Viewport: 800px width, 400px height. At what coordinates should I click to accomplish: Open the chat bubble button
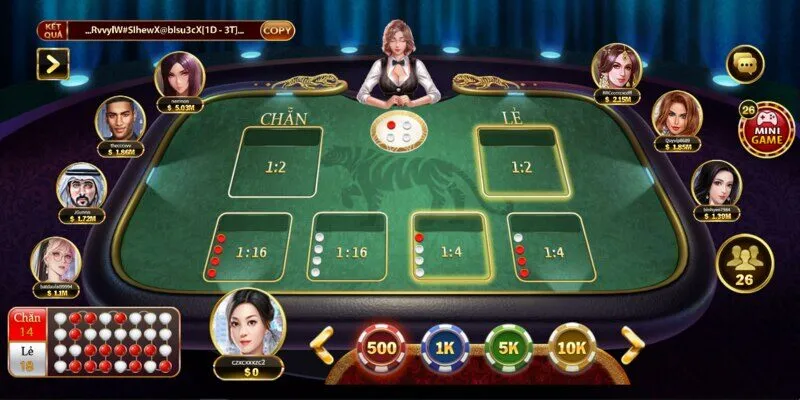pos(744,65)
